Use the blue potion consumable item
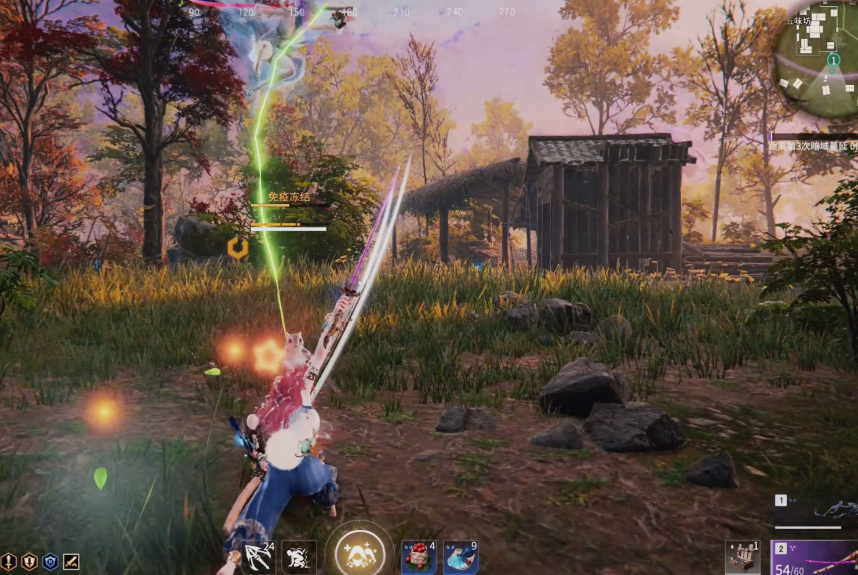The height and width of the screenshot is (575, 858). (x=460, y=557)
